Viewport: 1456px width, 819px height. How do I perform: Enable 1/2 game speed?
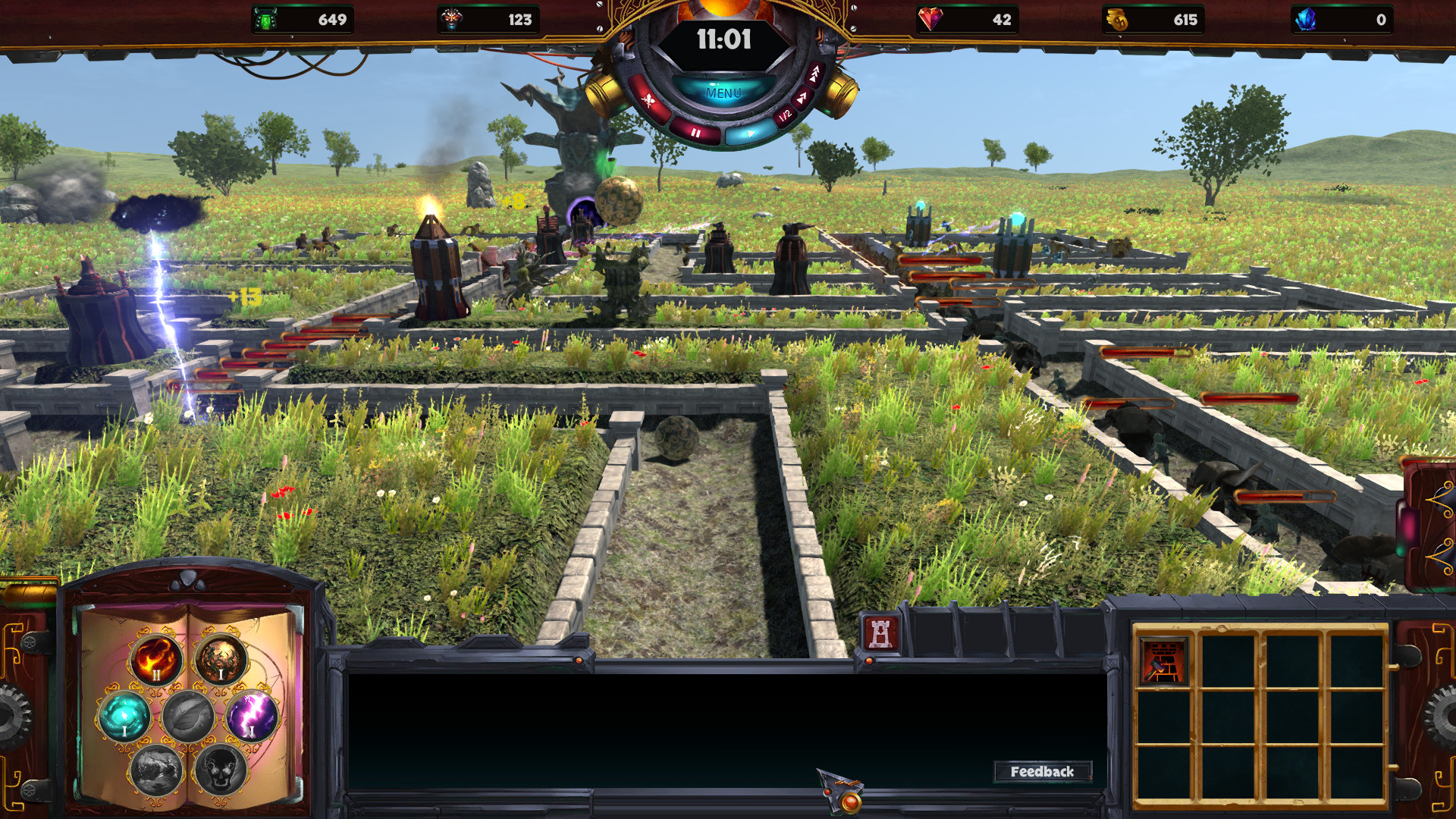[x=786, y=115]
